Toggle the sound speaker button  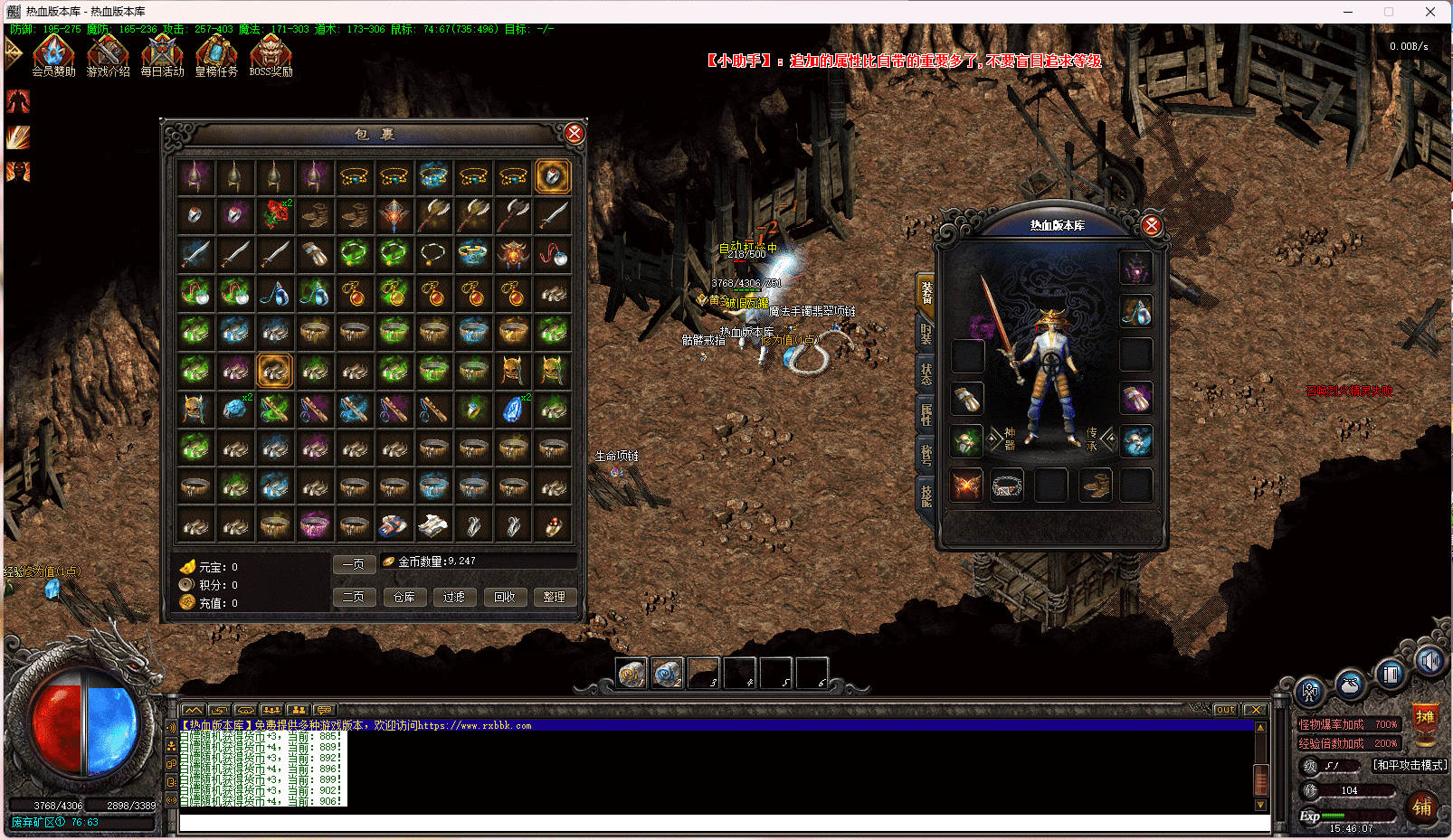(x=1429, y=662)
